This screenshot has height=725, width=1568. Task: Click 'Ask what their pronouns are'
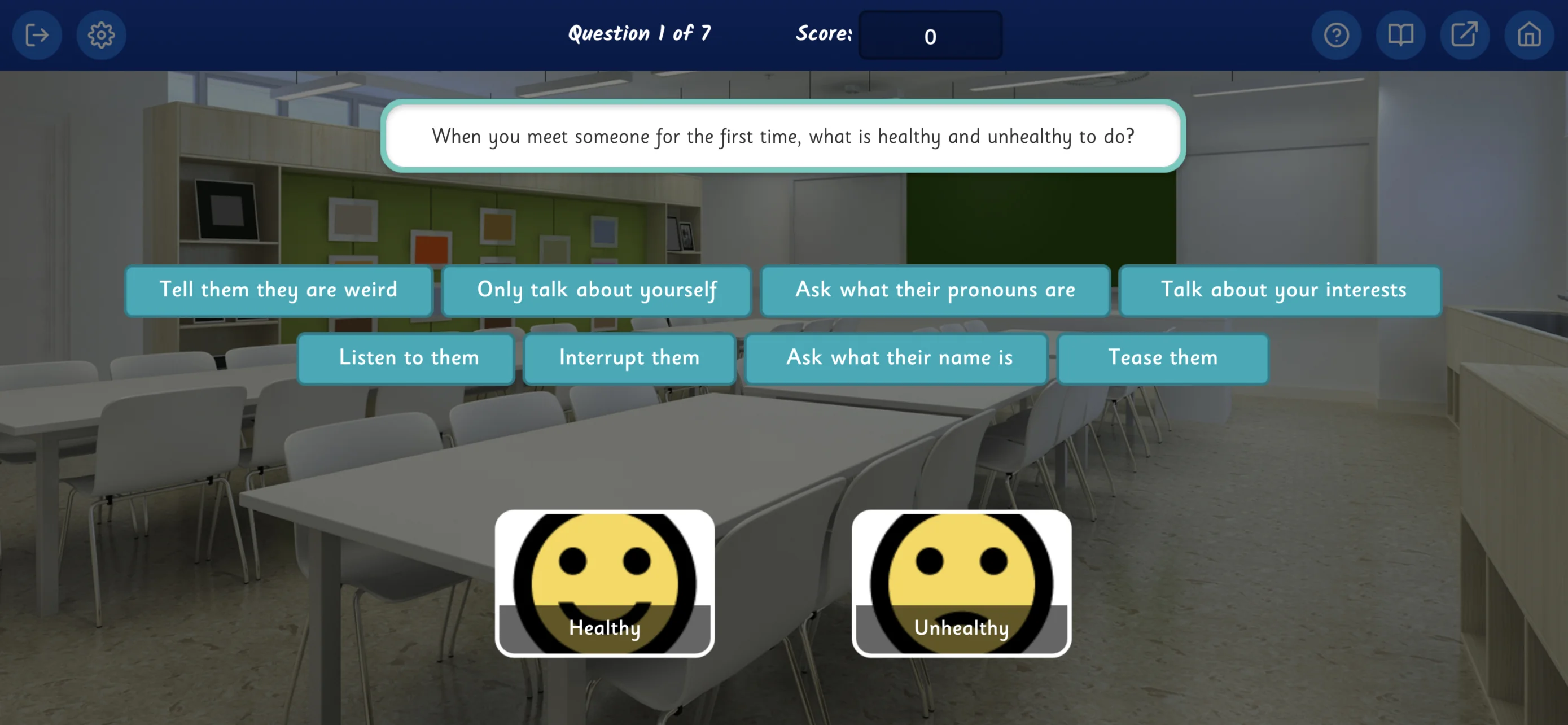935,290
